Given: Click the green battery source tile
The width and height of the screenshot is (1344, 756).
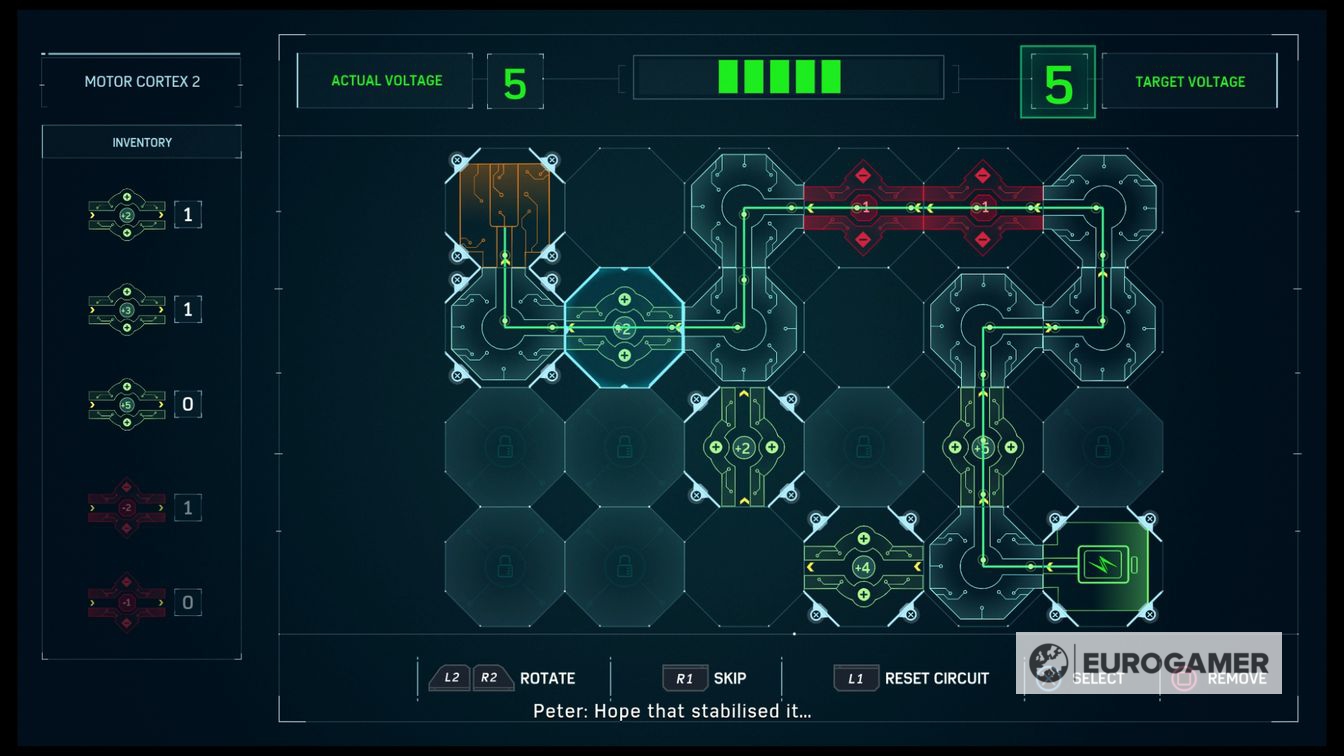Looking at the screenshot, I should [1103, 567].
